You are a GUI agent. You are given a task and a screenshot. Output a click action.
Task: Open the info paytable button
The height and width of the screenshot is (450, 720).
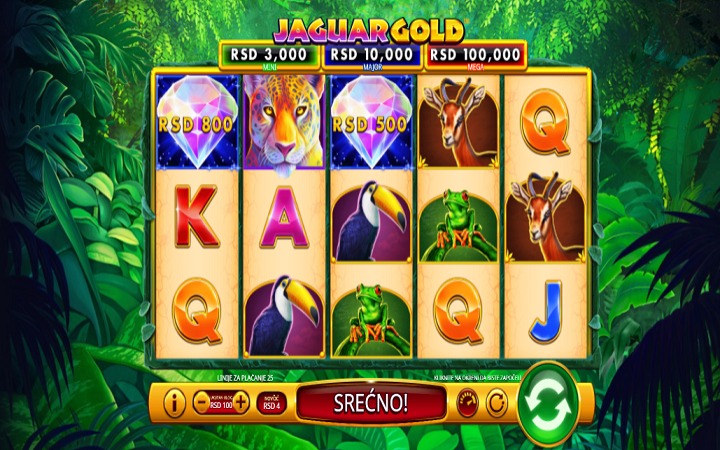[175, 403]
